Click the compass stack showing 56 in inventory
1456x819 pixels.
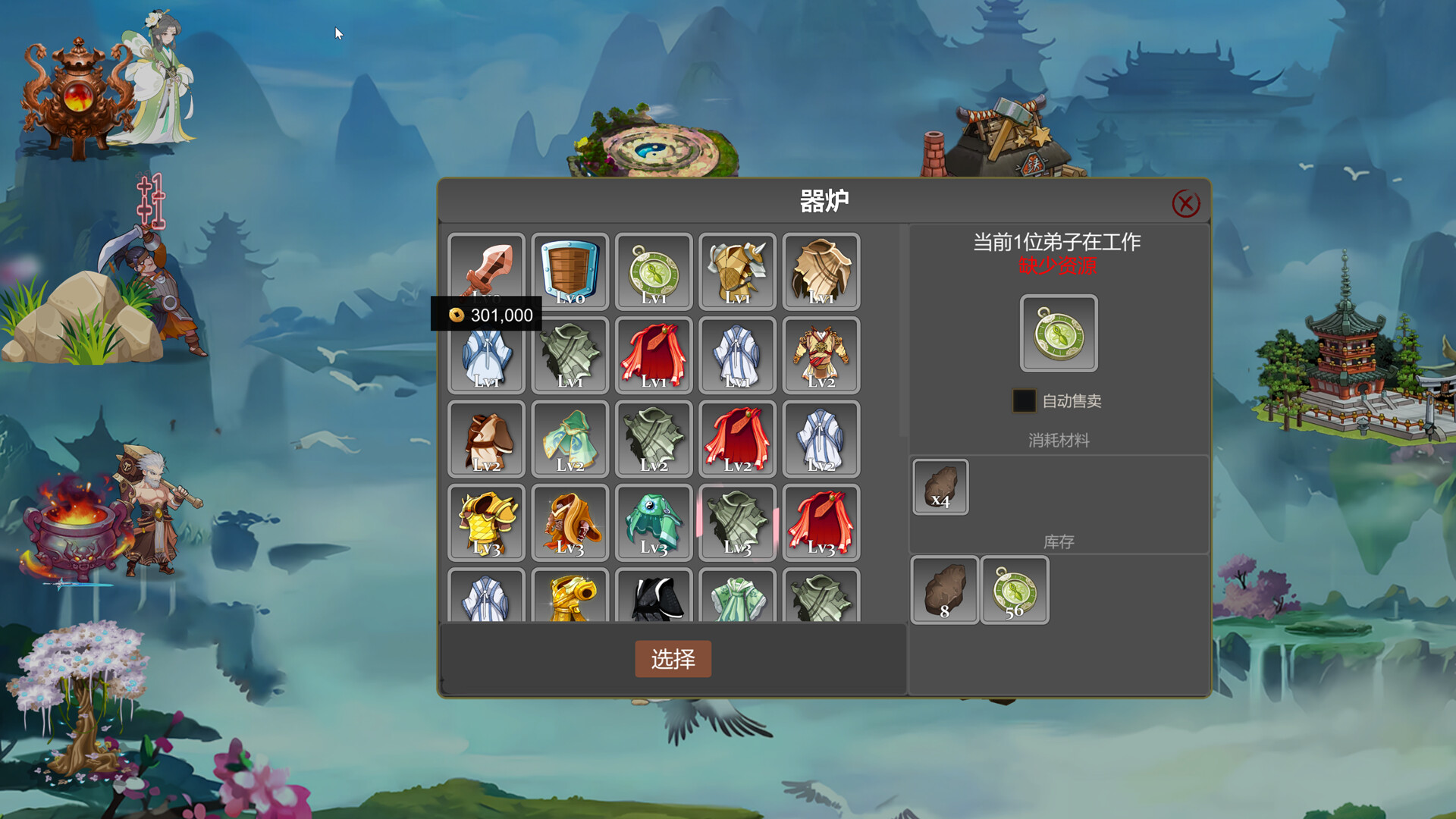click(x=1014, y=590)
